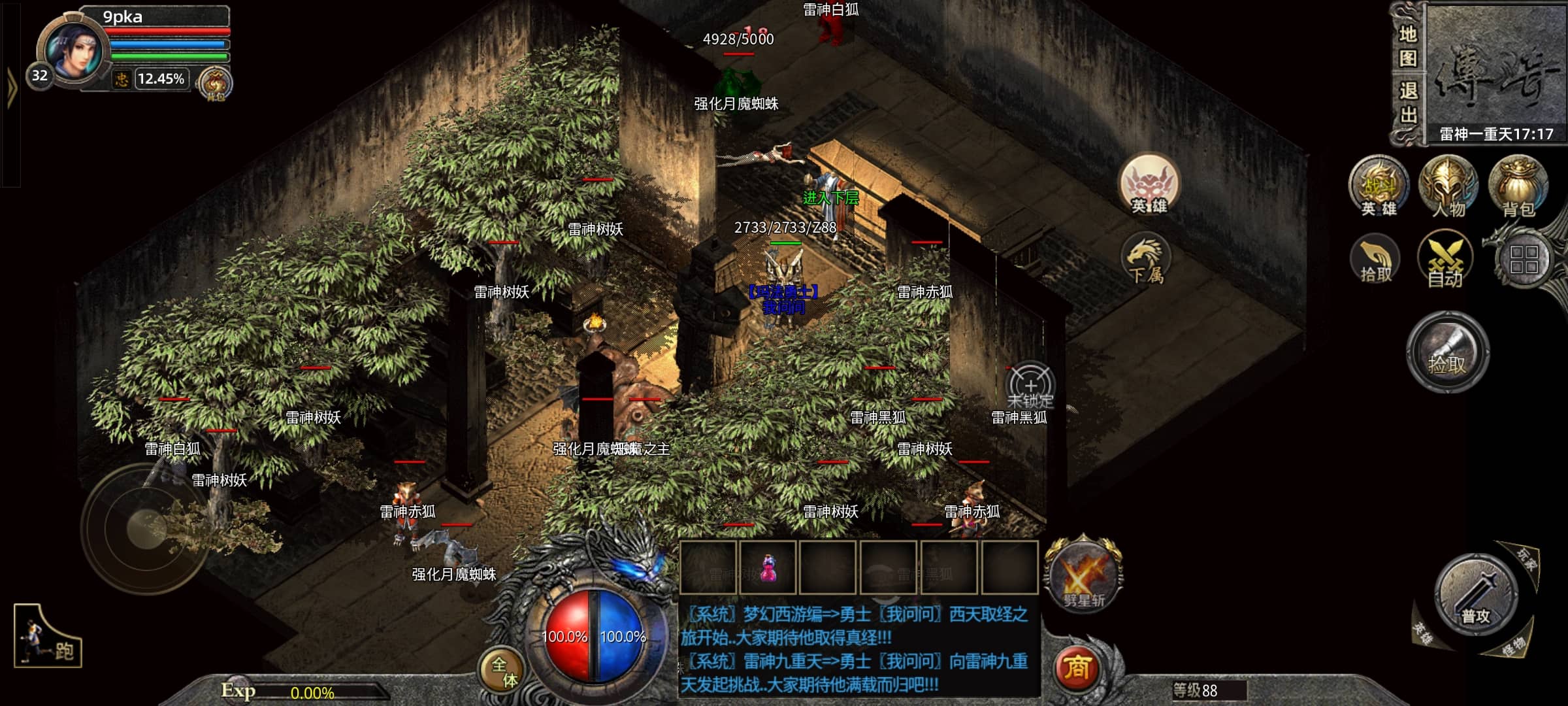1568x706 pixels.
Task: Tap the 退出 exit button
Action: pos(1407,103)
